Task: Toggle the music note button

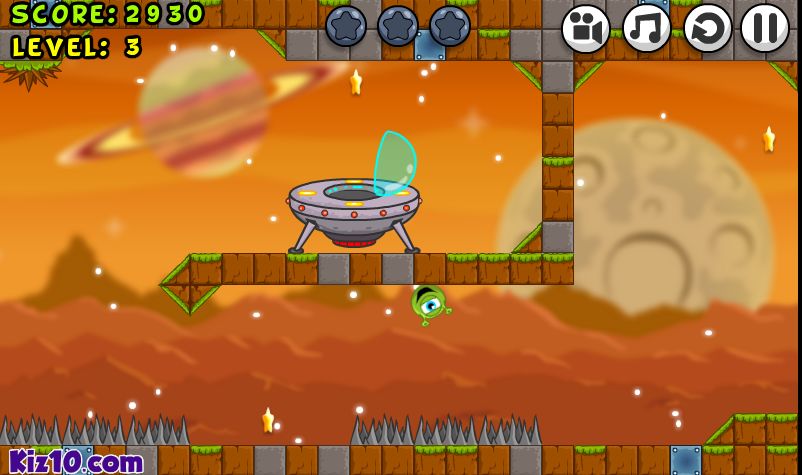Action: point(647,28)
